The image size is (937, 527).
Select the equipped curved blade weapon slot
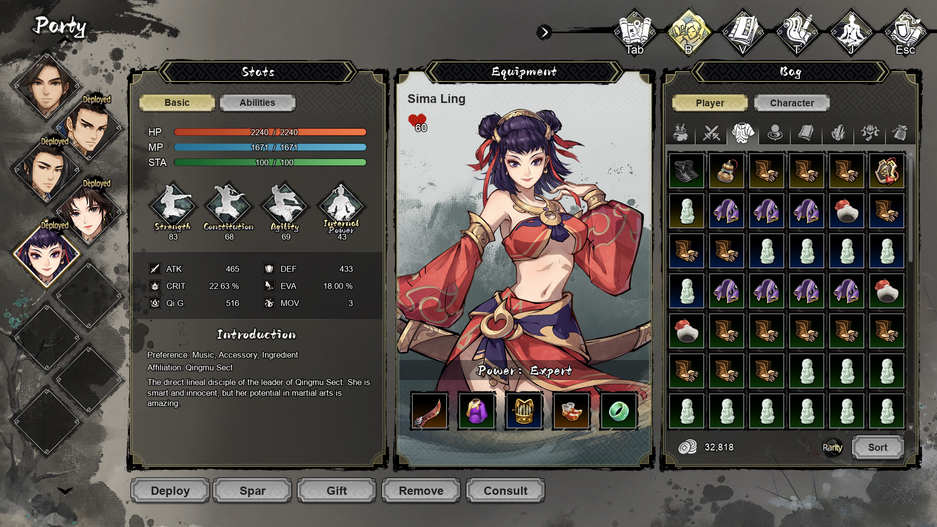click(x=429, y=411)
